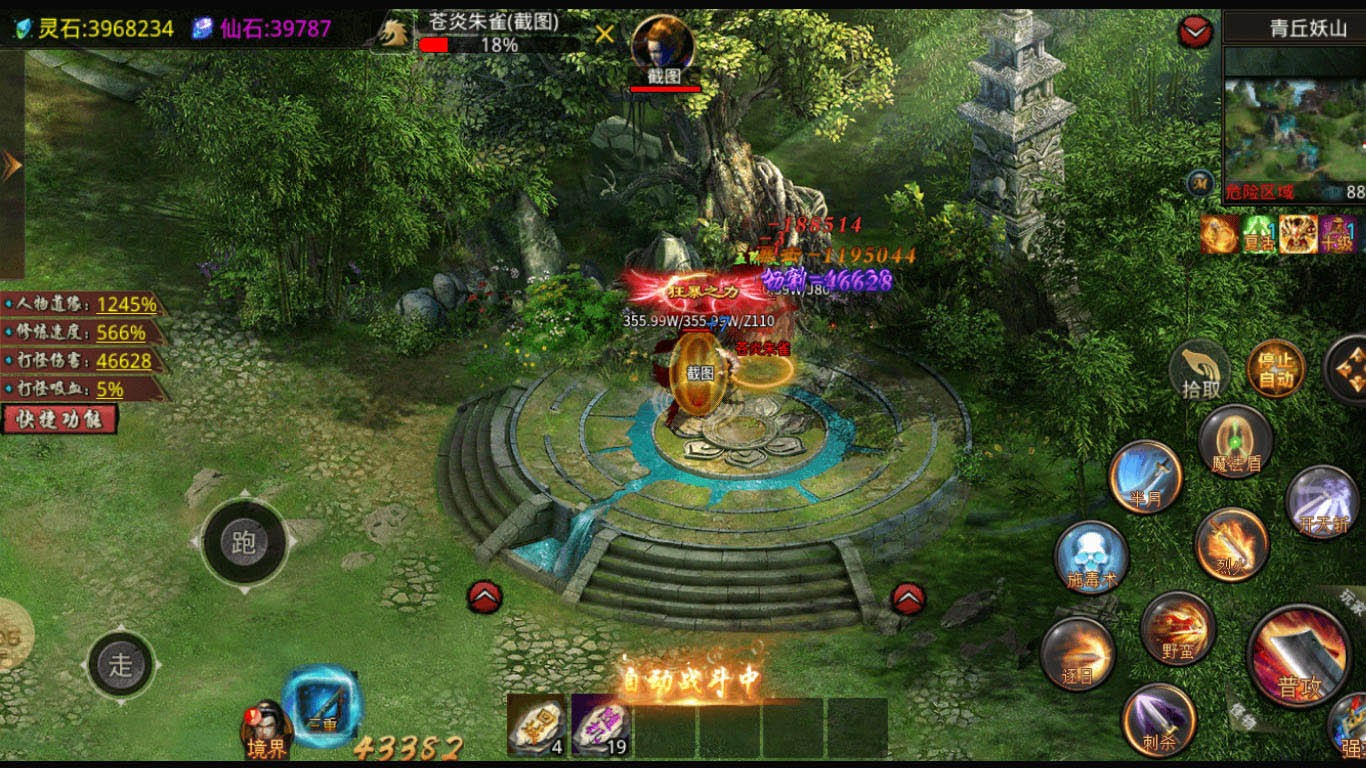Close the 苍炎朱雀 target frame with X
Viewport: 1366px width, 768px height.
point(604,35)
